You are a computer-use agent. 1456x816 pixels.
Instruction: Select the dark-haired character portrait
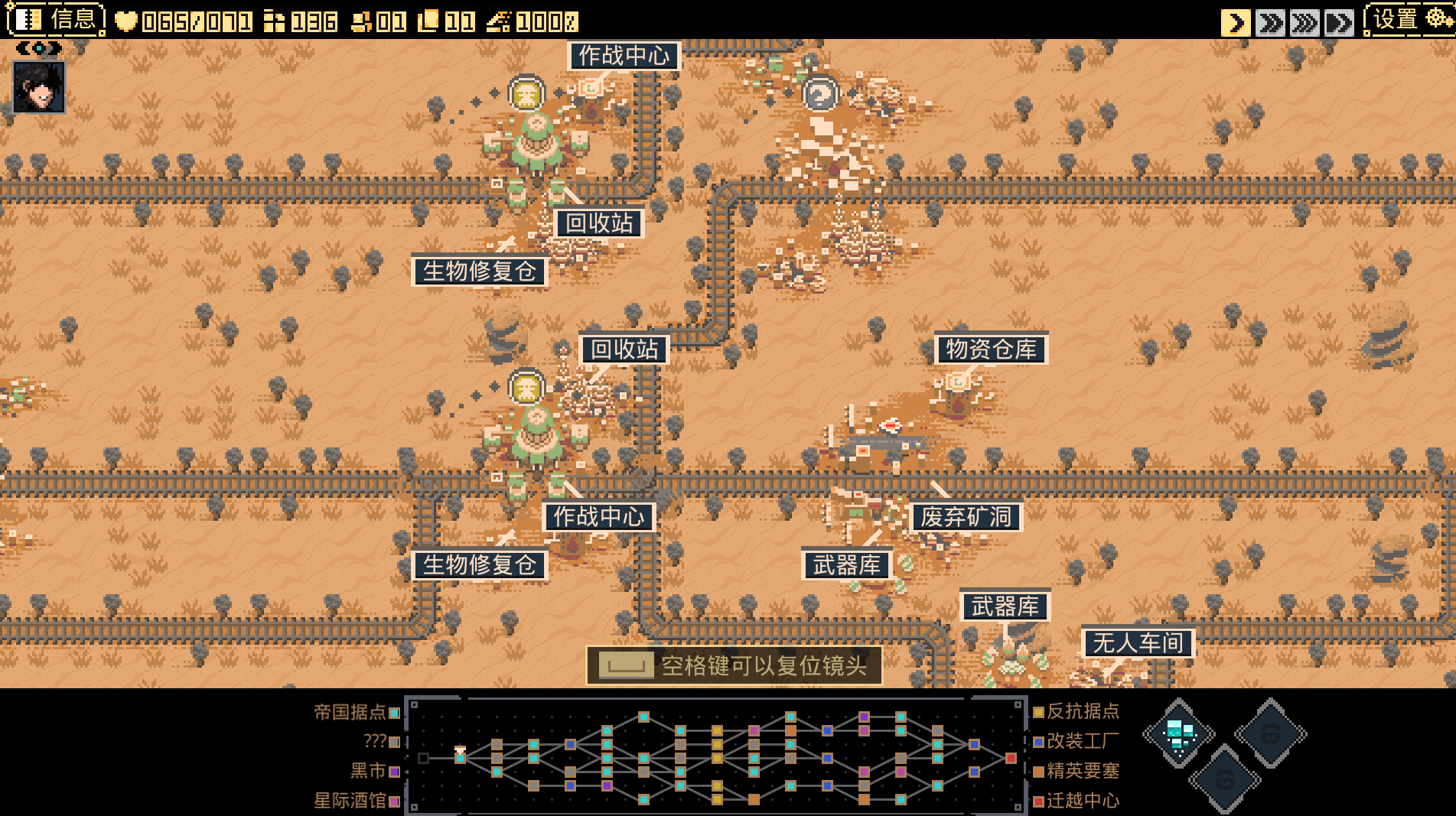tap(39, 87)
